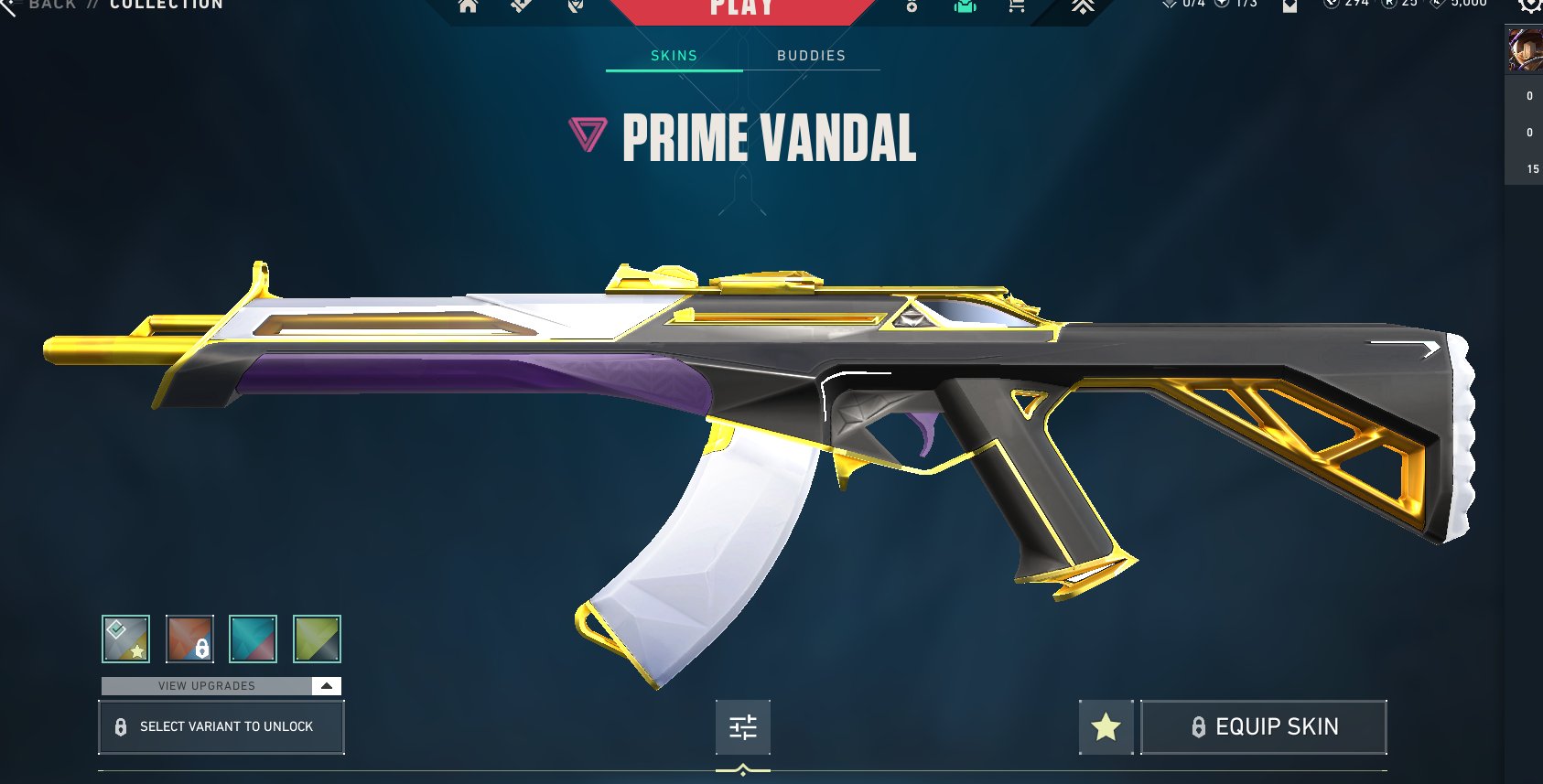The height and width of the screenshot is (784, 1543).
Task: Open the filter sliders button
Action: click(743, 727)
